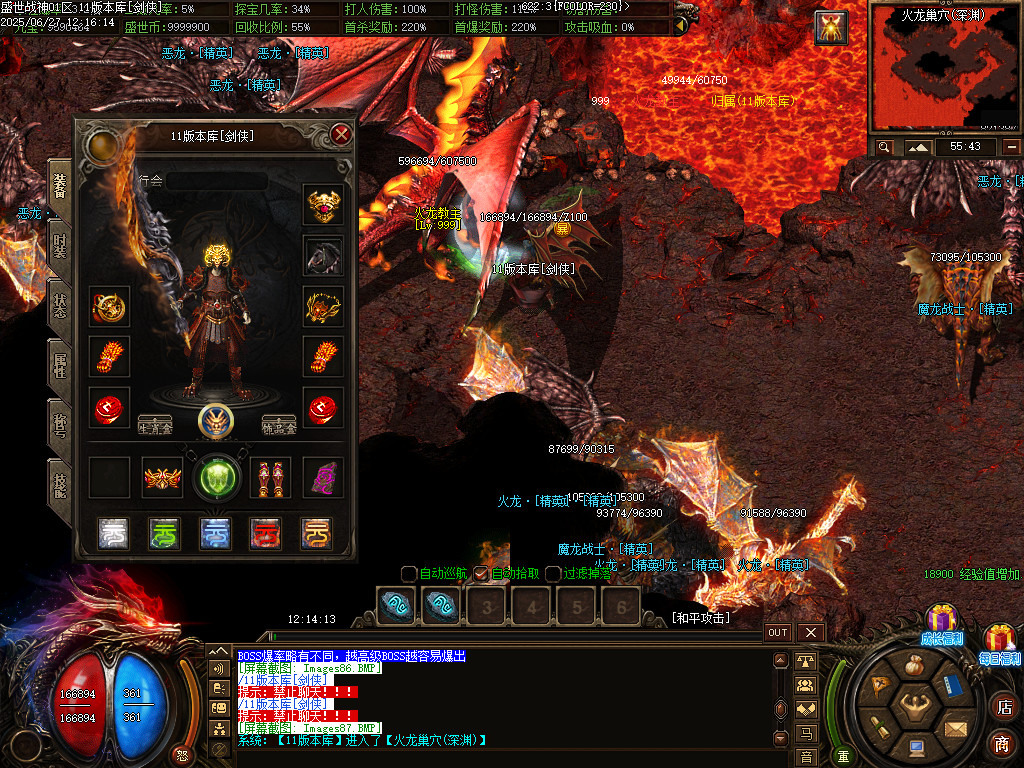The width and height of the screenshot is (1024, 768).
Task: Select the black horse mount slot
Action: pyautogui.click(x=323, y=256)
